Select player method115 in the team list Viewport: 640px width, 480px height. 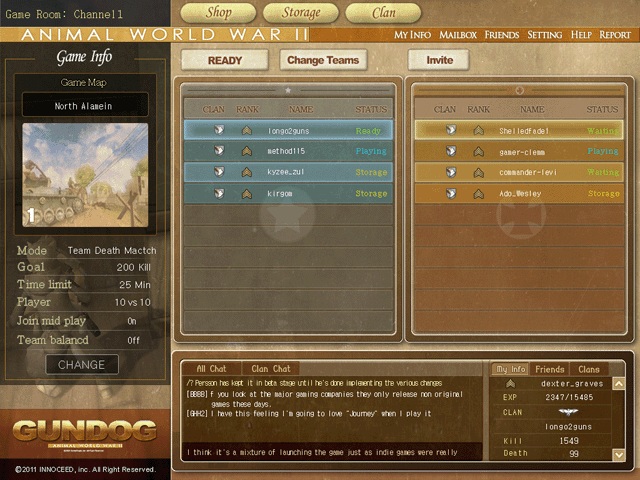tap(288, 151)
